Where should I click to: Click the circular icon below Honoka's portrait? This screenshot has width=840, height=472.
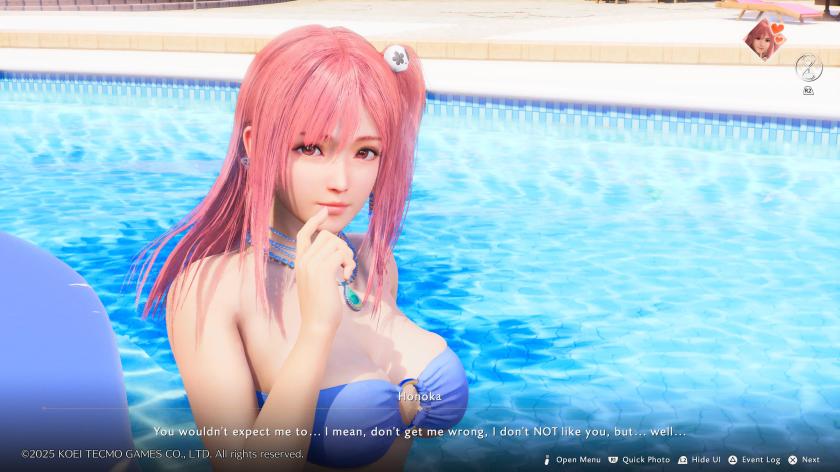click(808, 67)
